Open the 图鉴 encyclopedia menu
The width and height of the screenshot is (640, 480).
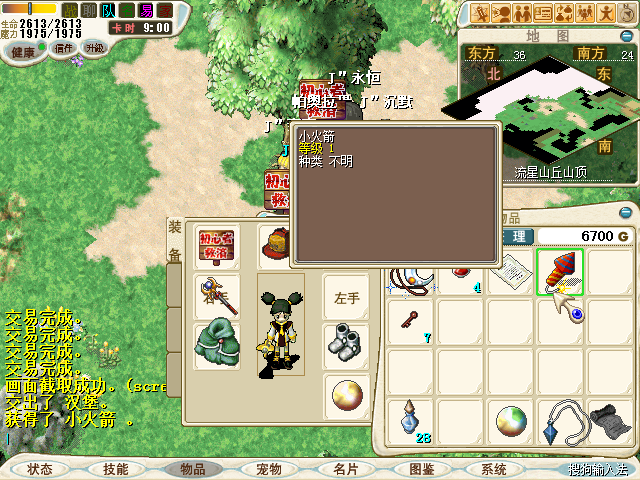point(421,469)
